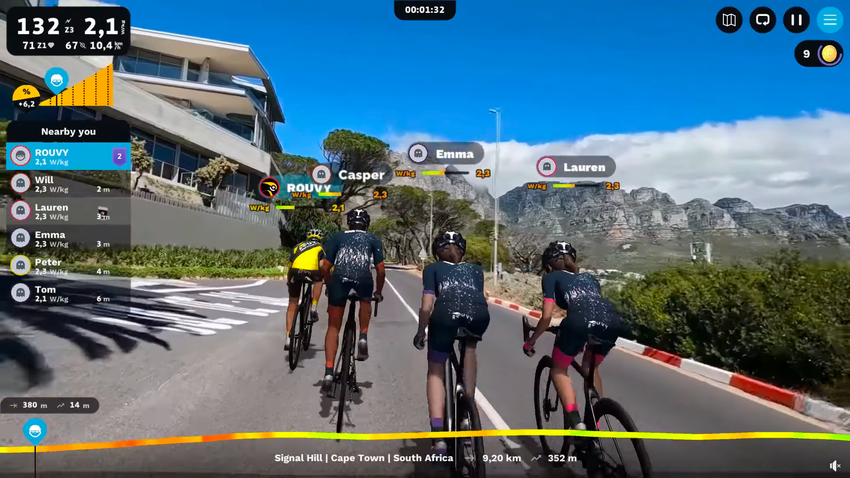Select ROUVY row in Nearby you list
The image size is (850, 478).
68,156
